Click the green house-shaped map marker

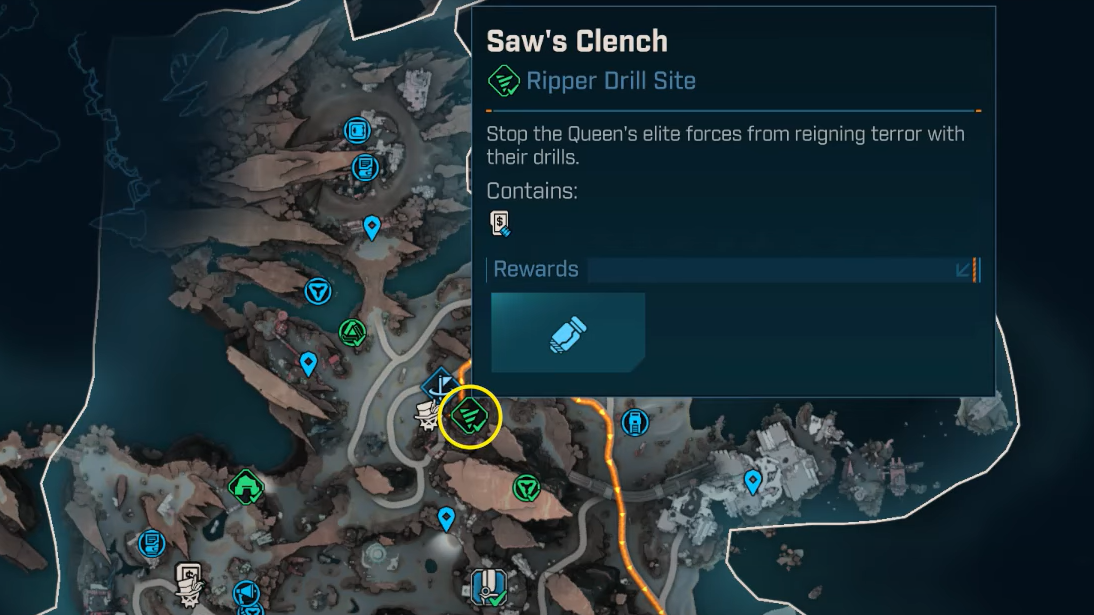245,488
